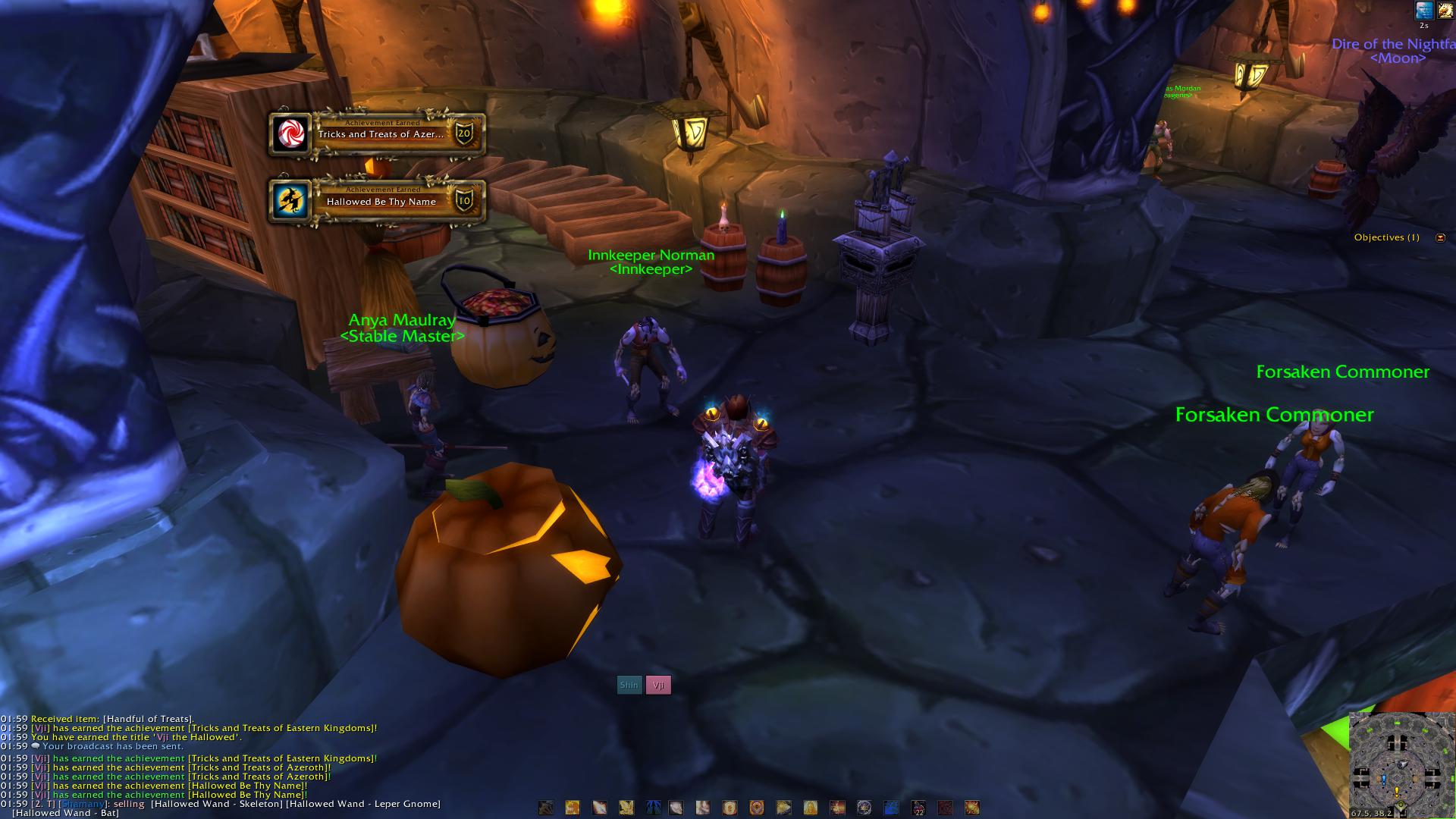Use the blue downward streaks ability icon

(653, 808)
